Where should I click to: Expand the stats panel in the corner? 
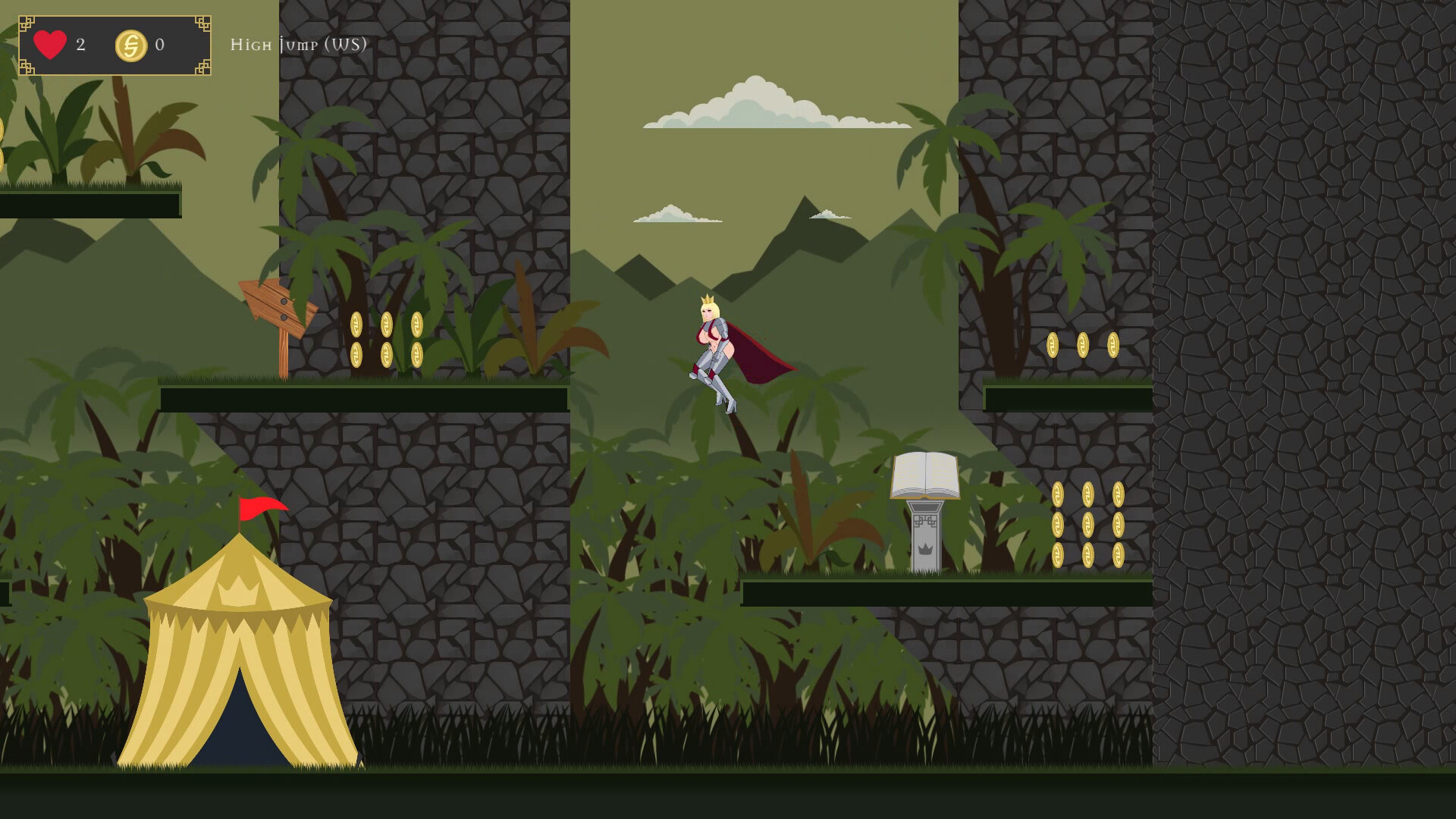(114, 44)
